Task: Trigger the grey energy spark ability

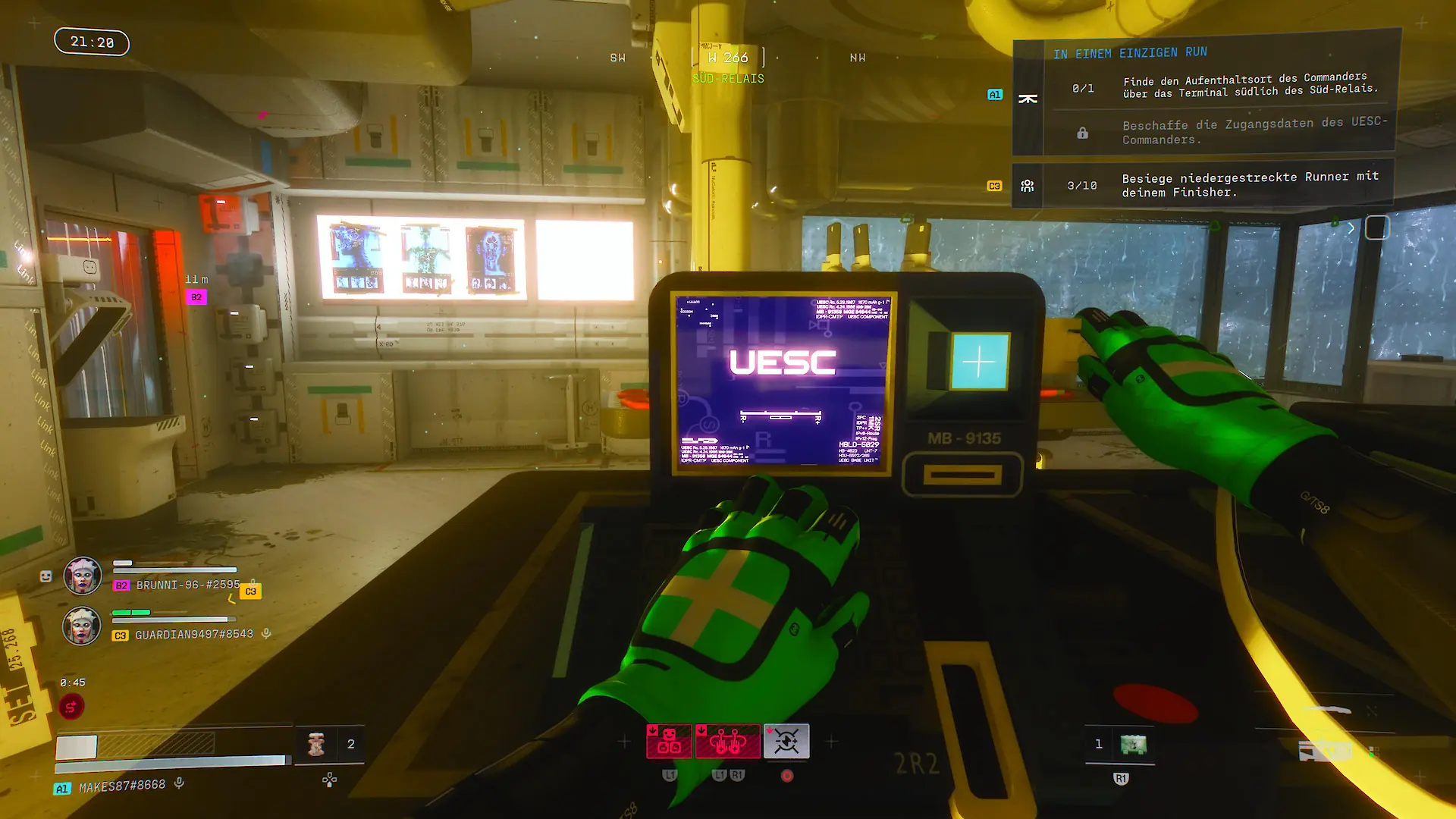Action: tap(786, 741)
